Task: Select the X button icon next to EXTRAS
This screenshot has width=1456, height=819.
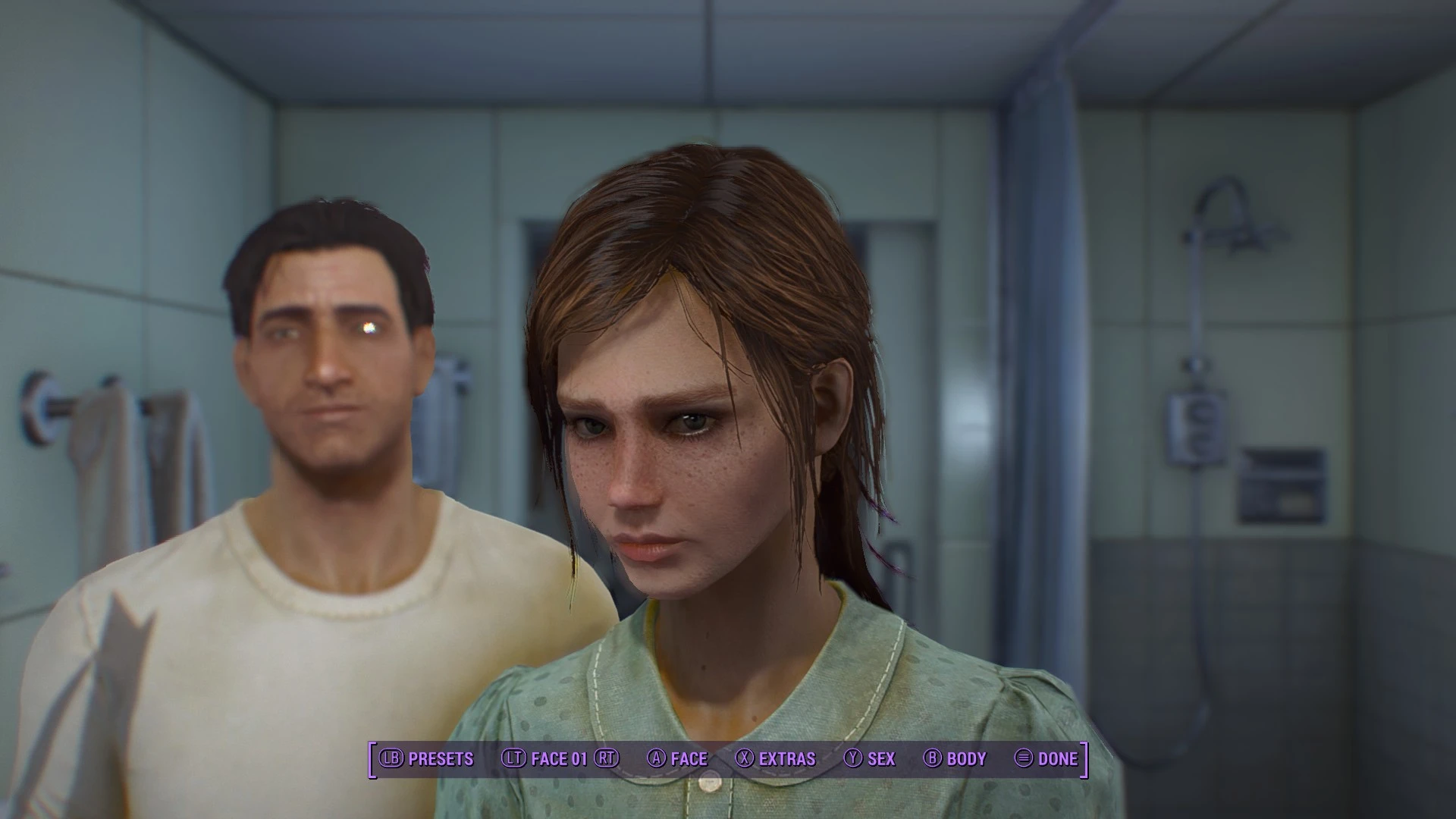Action: 746,758
